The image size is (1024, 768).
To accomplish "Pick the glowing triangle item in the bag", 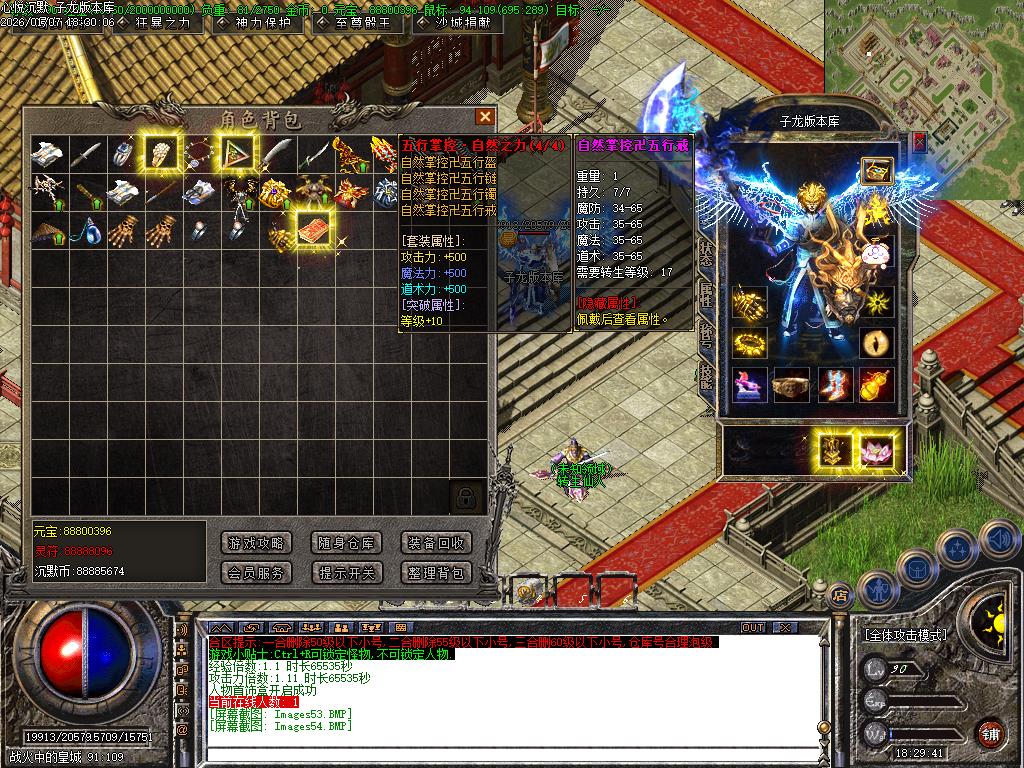I will (237, 152).
